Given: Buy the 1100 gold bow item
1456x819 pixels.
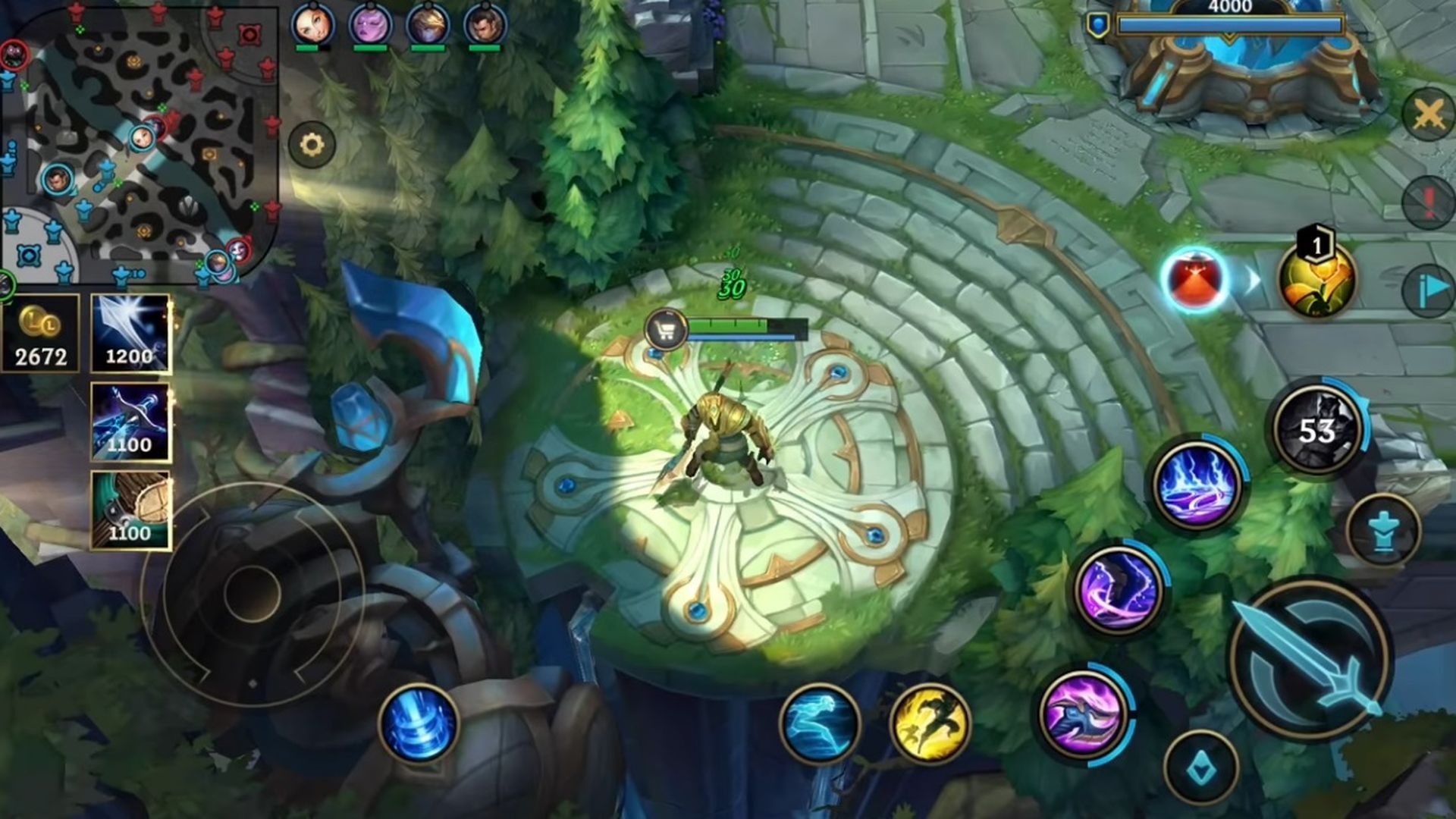Looking at the screenshot, I should [130, 422].
